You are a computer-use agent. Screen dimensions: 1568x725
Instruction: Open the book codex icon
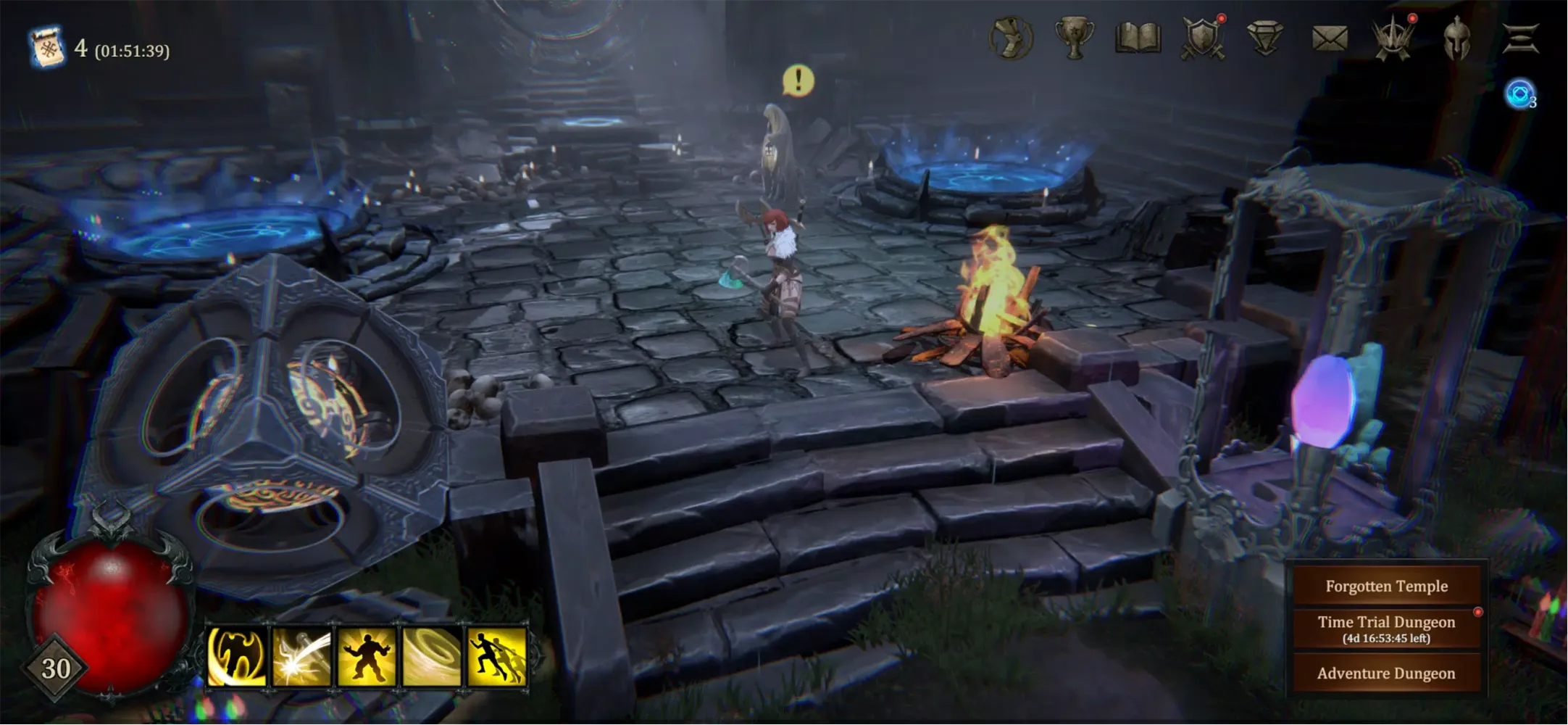(1138, 36)
